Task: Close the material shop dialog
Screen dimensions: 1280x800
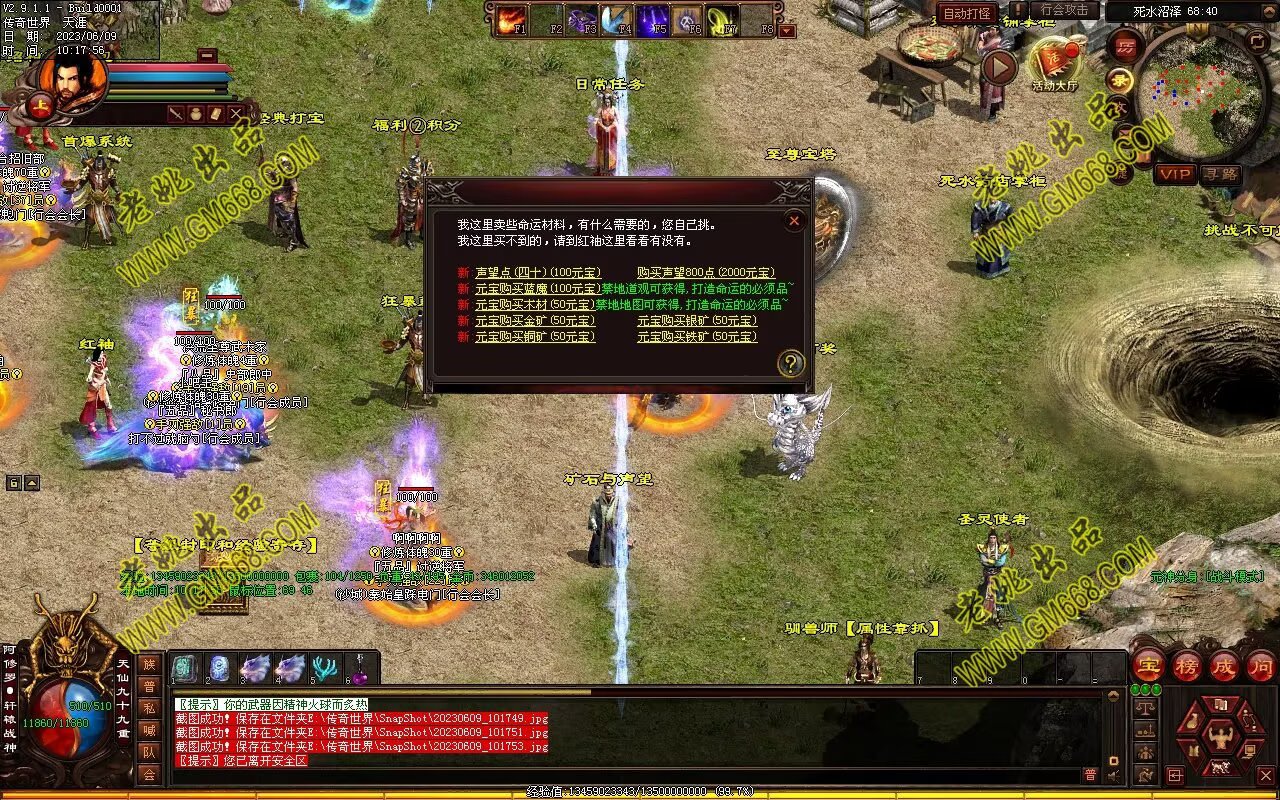Action: [x=794, y=221]
